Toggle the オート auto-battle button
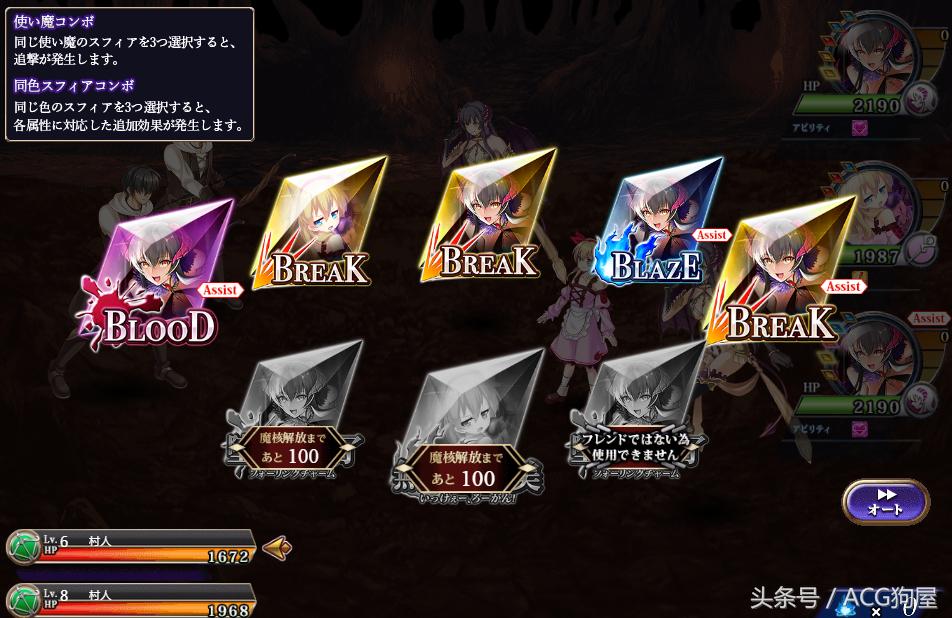This screenshot has height=618, width=952. [885, 501]
